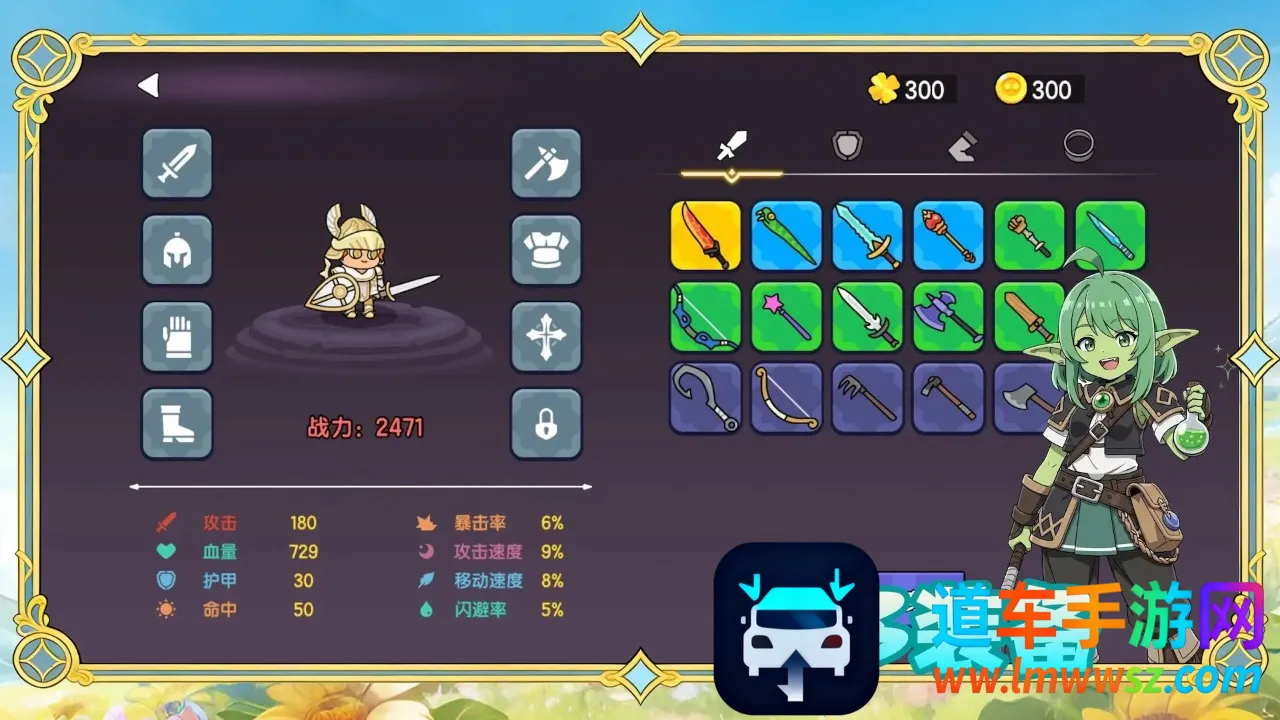Select the sword equipment slot

(177, 163)
